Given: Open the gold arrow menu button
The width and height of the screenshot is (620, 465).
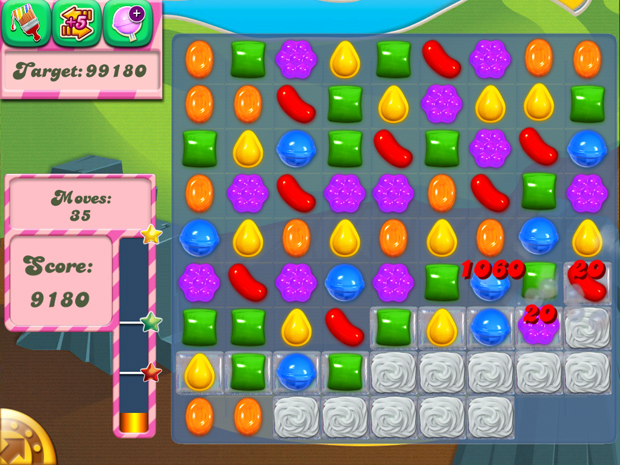Looking at the screenshot, I should point(20,440).
